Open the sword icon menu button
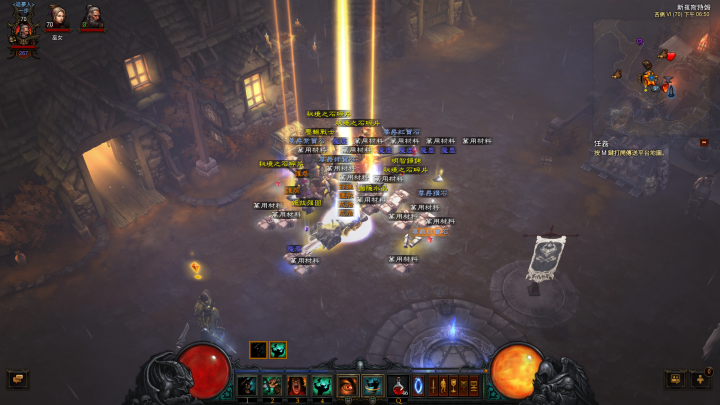Image resolution: width=720 pixels, height=405 pixels. [x=435, y=386]
